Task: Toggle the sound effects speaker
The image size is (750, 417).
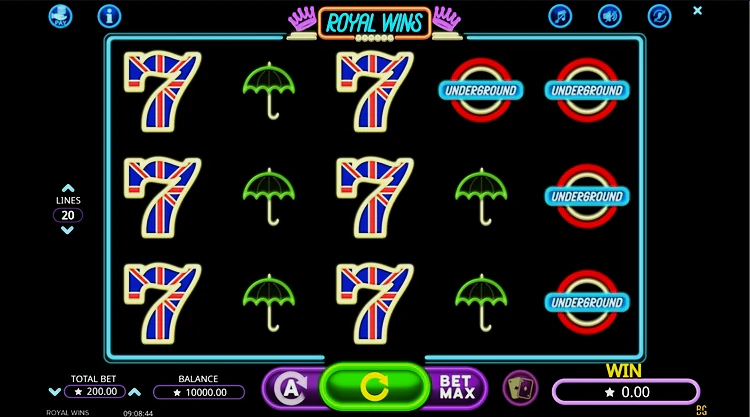Action: tap(609, 16)
